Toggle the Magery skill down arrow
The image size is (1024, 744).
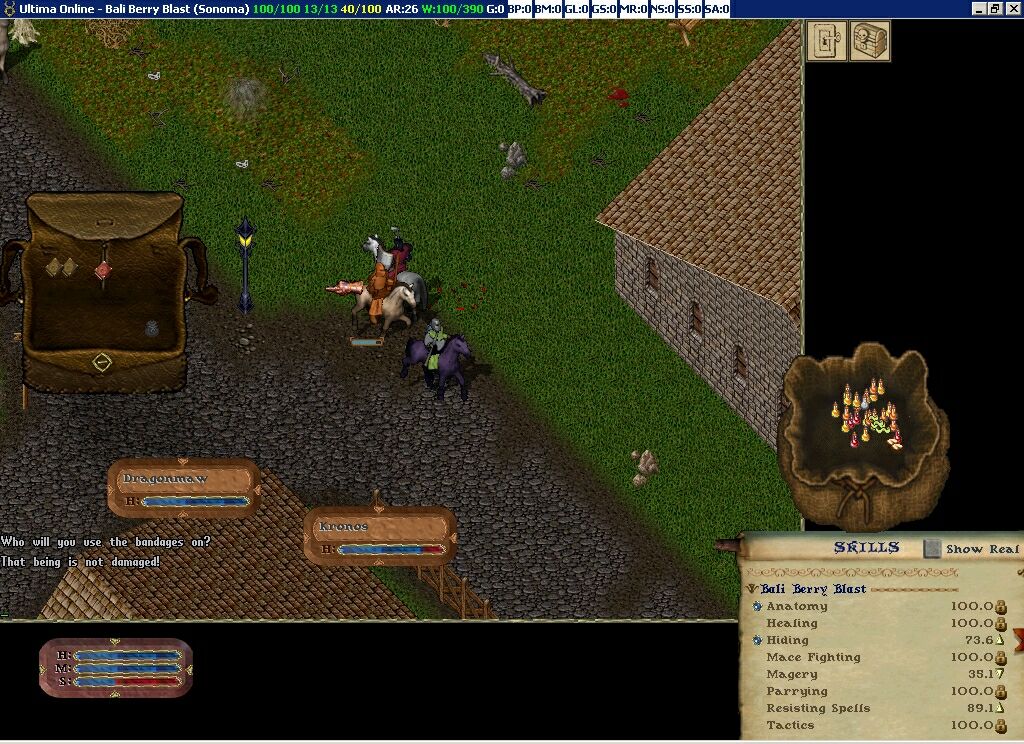click(x=999, y=674)
